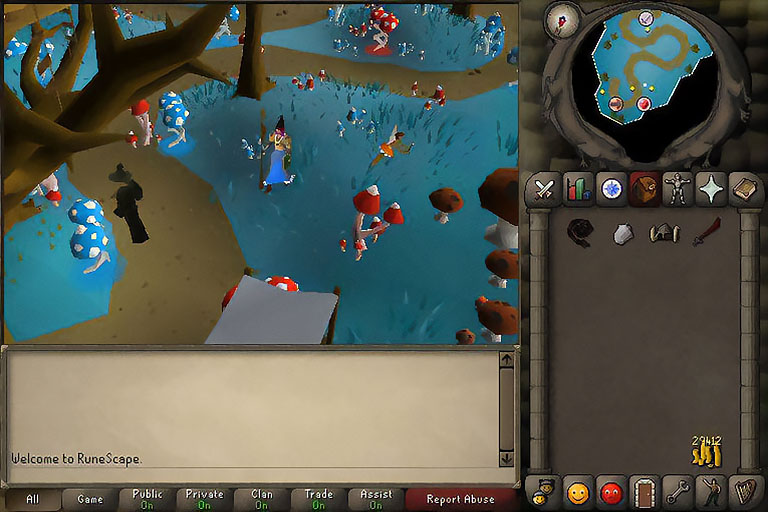Click the winged helmet inventory item
The width and height of the screenshot is (768, 512).
pyautogui.click(x=664, y=233)
